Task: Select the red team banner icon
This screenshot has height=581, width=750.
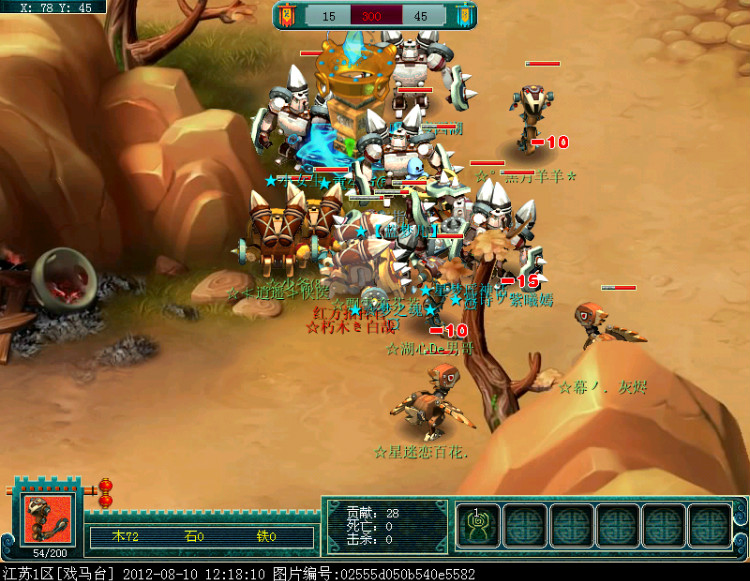Action: point(287,16)
